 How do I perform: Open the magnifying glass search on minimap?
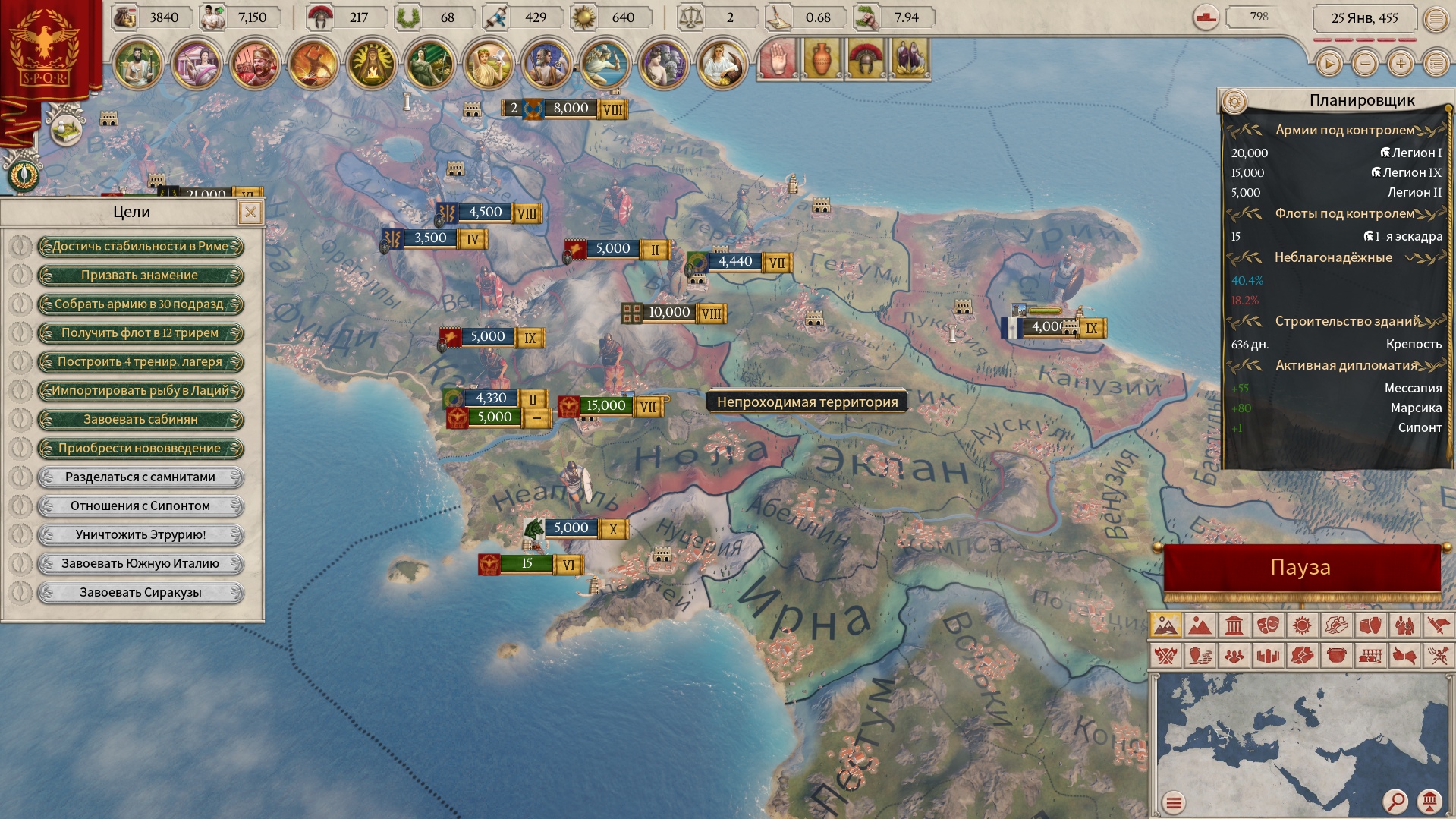[1395, 800]
